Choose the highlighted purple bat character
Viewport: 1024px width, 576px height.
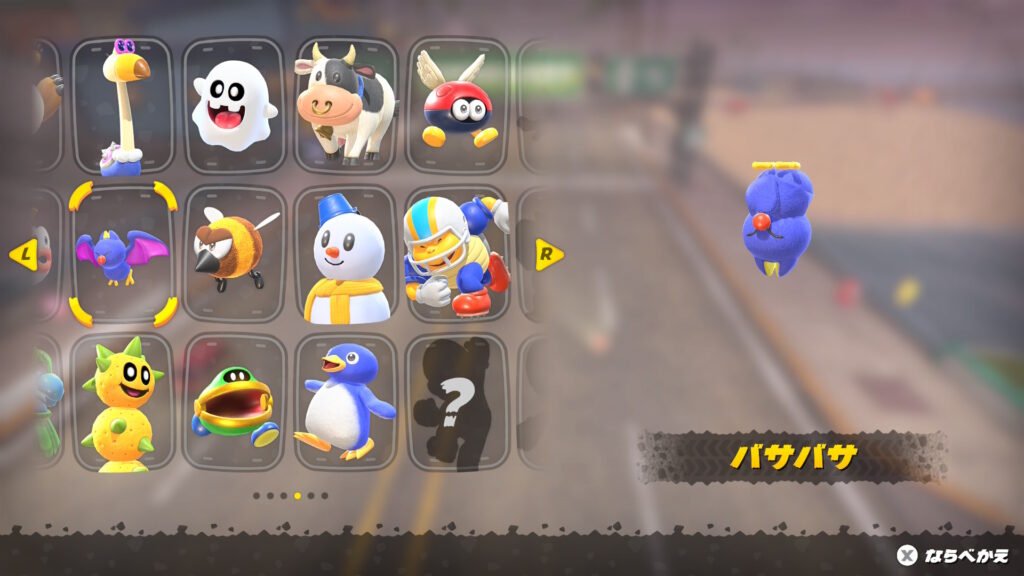pyautogui.click(x=123, y=254)
